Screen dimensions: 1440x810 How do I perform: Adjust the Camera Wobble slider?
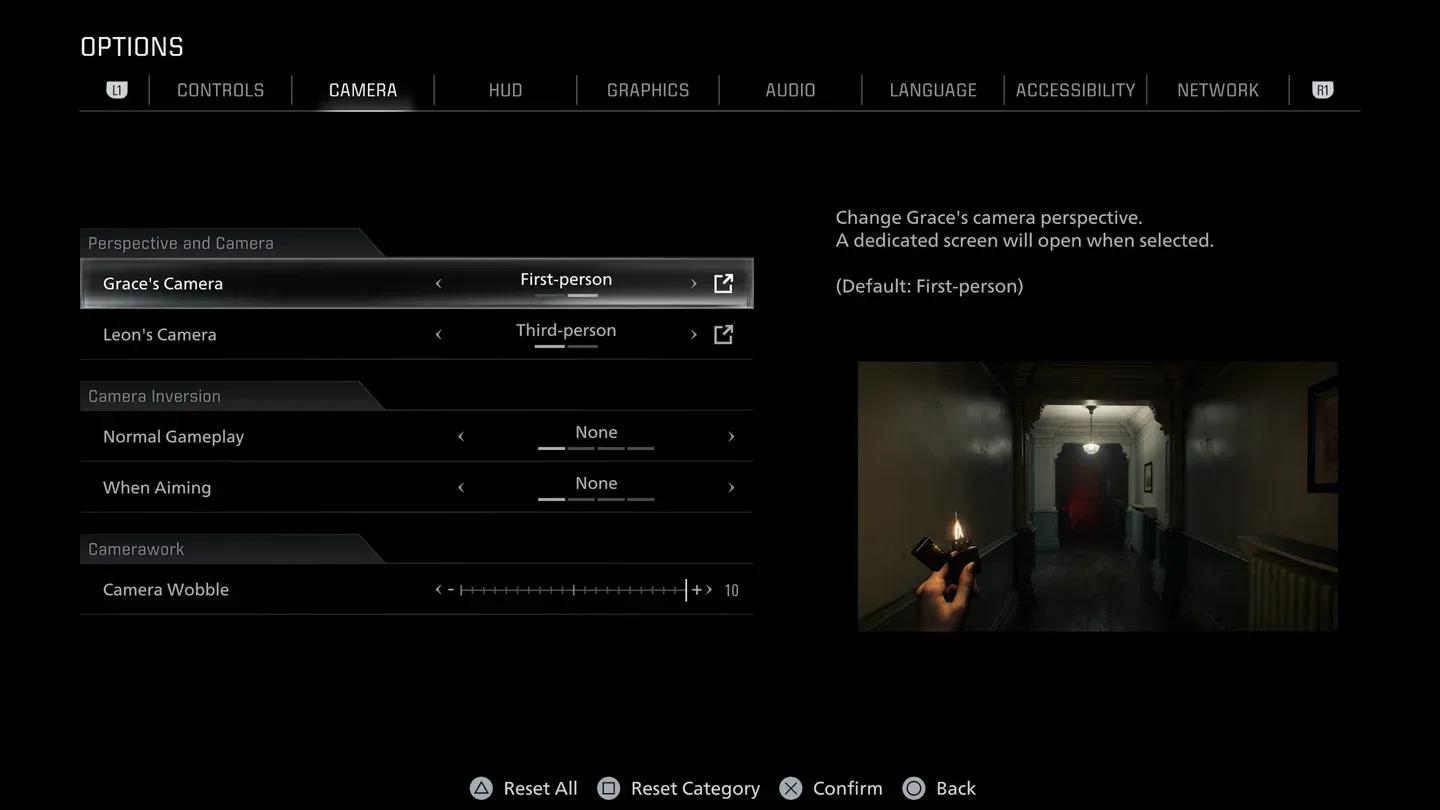click(x=573, y=589)
